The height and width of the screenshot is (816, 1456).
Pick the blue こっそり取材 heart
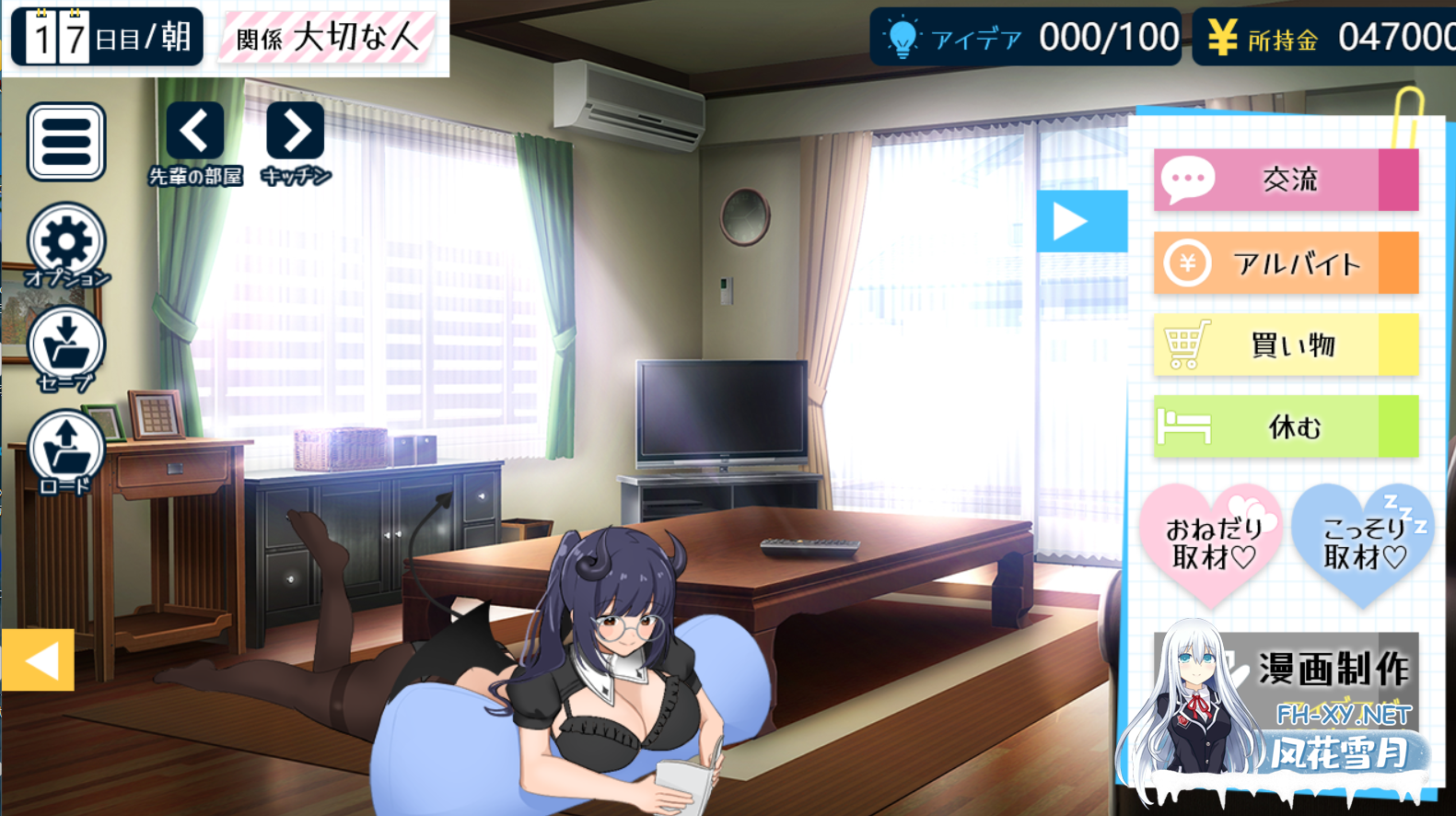(1363, 542)
